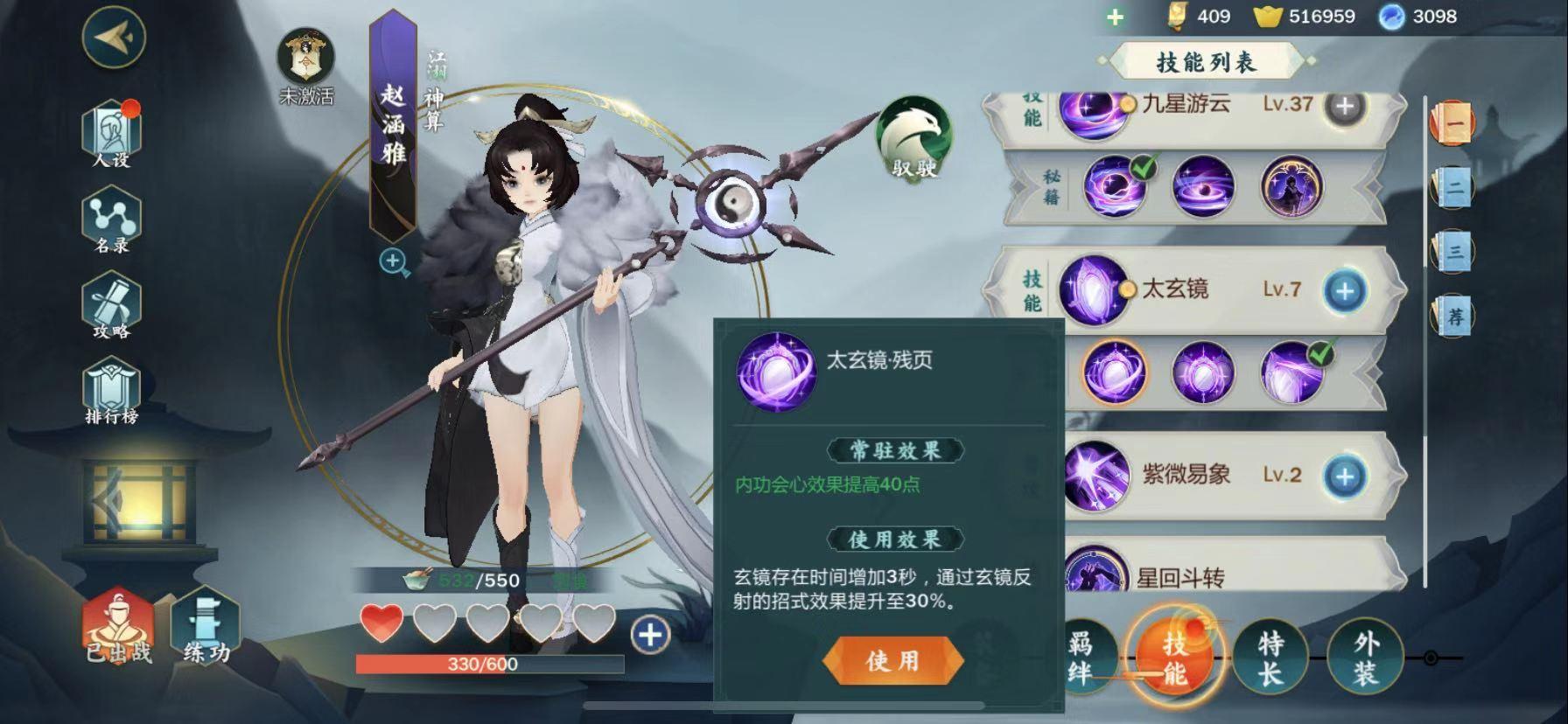Tap the magnifier zoom icon near character

(393, 260)
